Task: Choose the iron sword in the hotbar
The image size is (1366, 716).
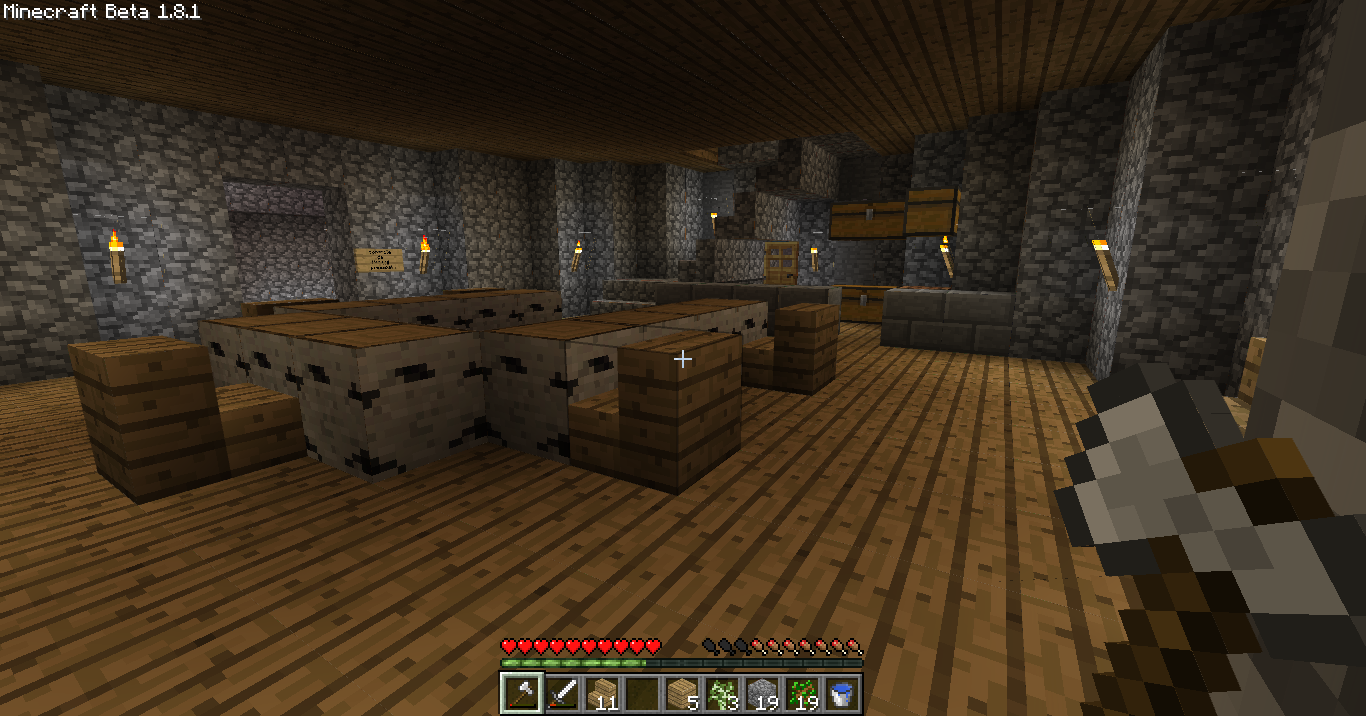Action: (x=561, y=692)
